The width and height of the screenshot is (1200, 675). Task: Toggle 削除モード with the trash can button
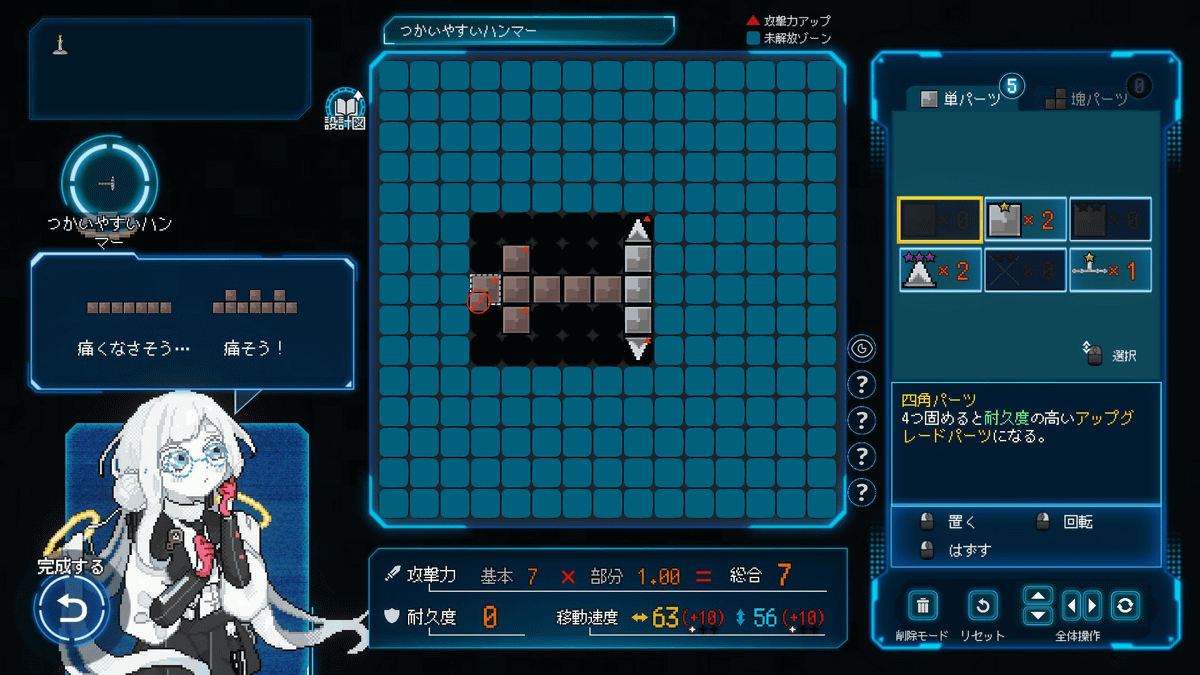pos(923,606)
